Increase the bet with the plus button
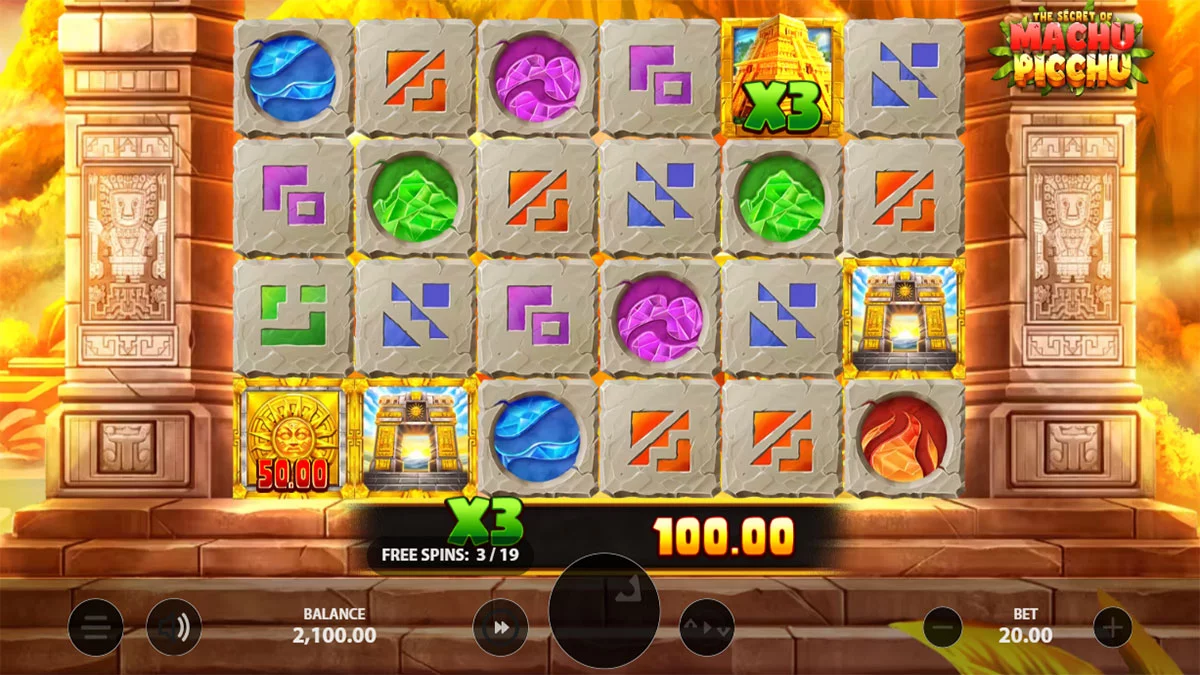Viewport: 1200px width, 675px height. pyautogui.click(x=1112, y=628)
